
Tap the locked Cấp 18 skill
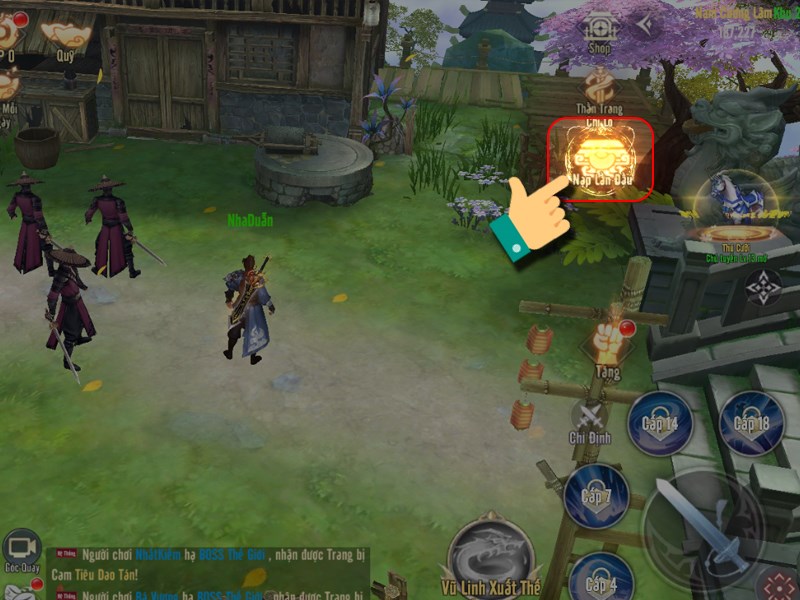pyautogui.click(x=751, y=423)
